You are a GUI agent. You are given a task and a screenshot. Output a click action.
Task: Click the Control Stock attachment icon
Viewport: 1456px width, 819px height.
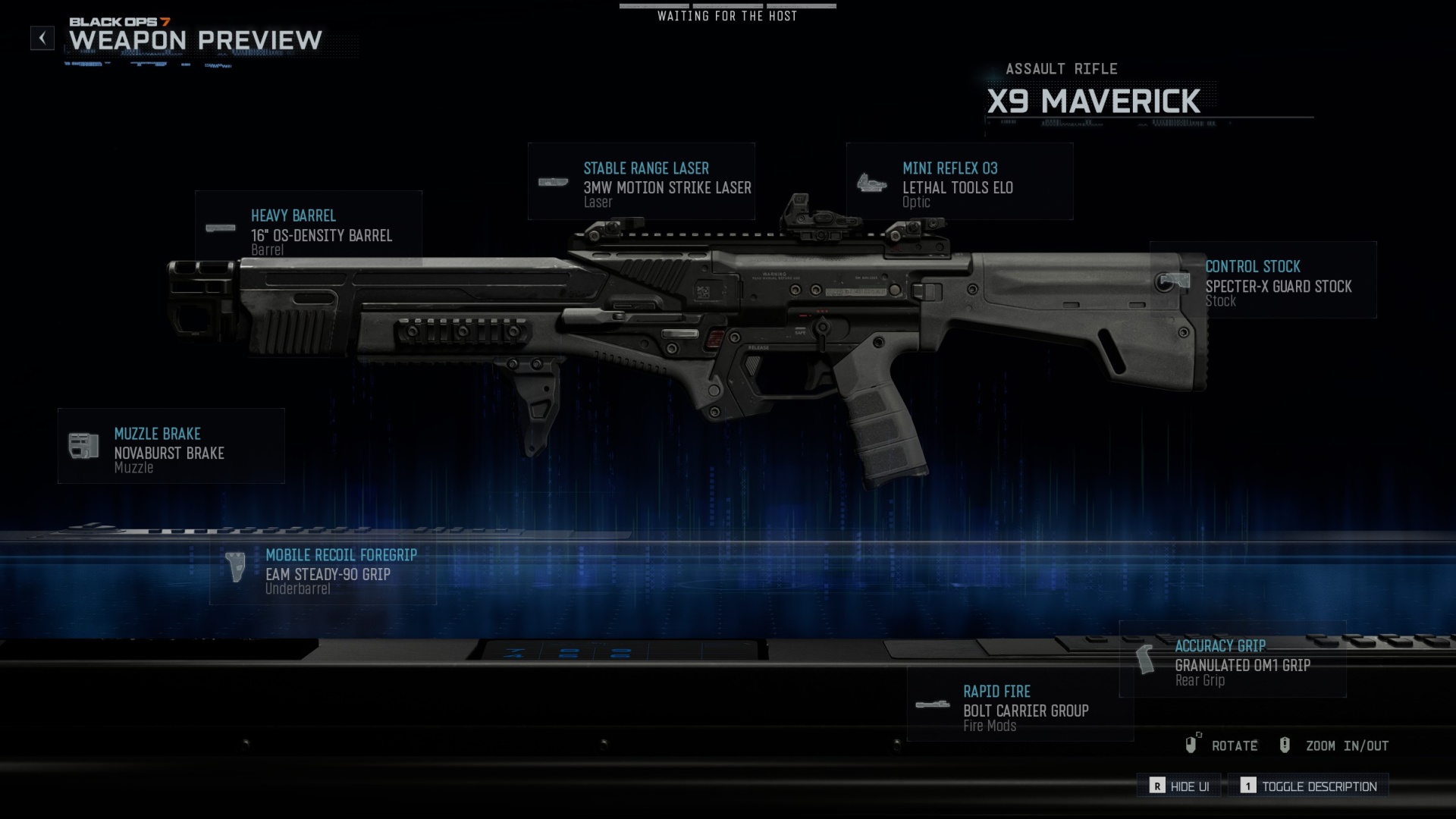tap(1171, 279)
